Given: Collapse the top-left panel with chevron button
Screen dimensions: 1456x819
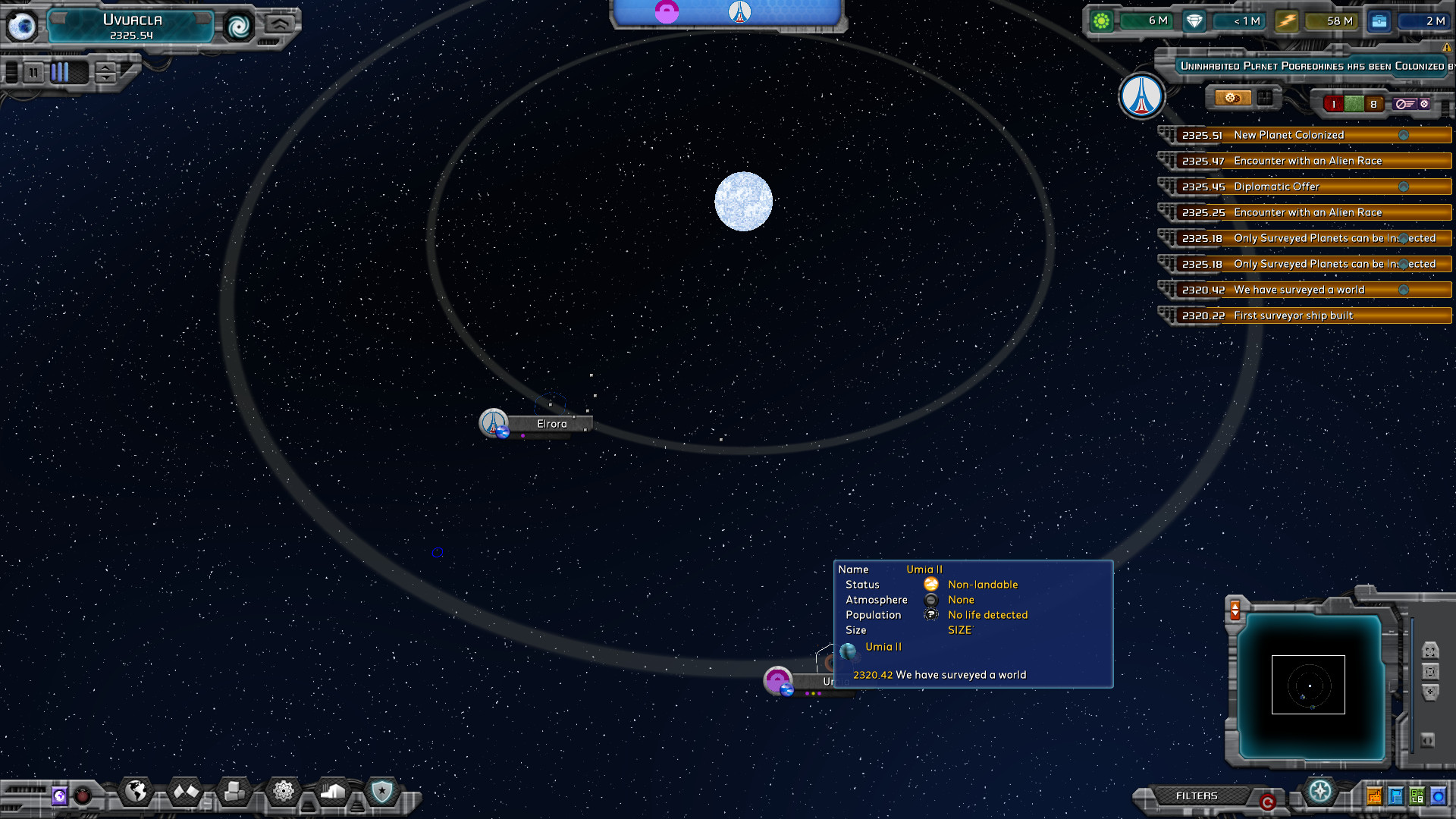Looking at the screenshot, I should click(x=279, y=24).
